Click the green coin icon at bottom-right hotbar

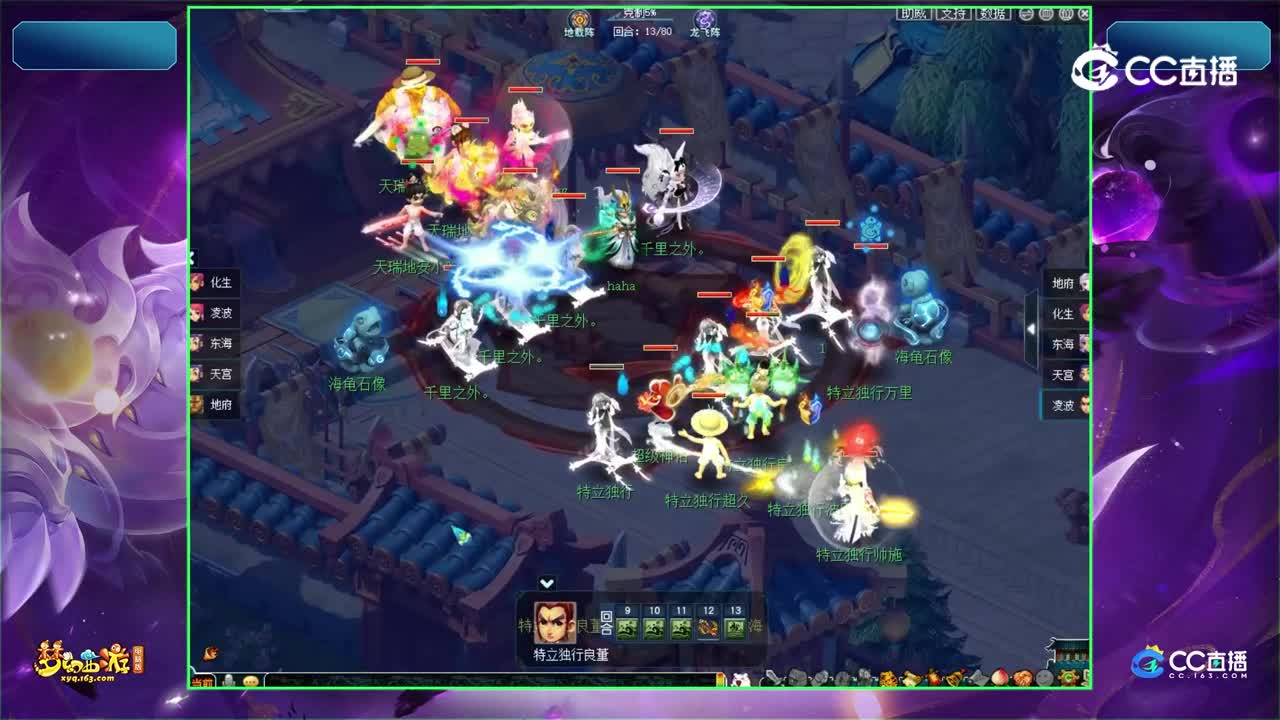1067,677
